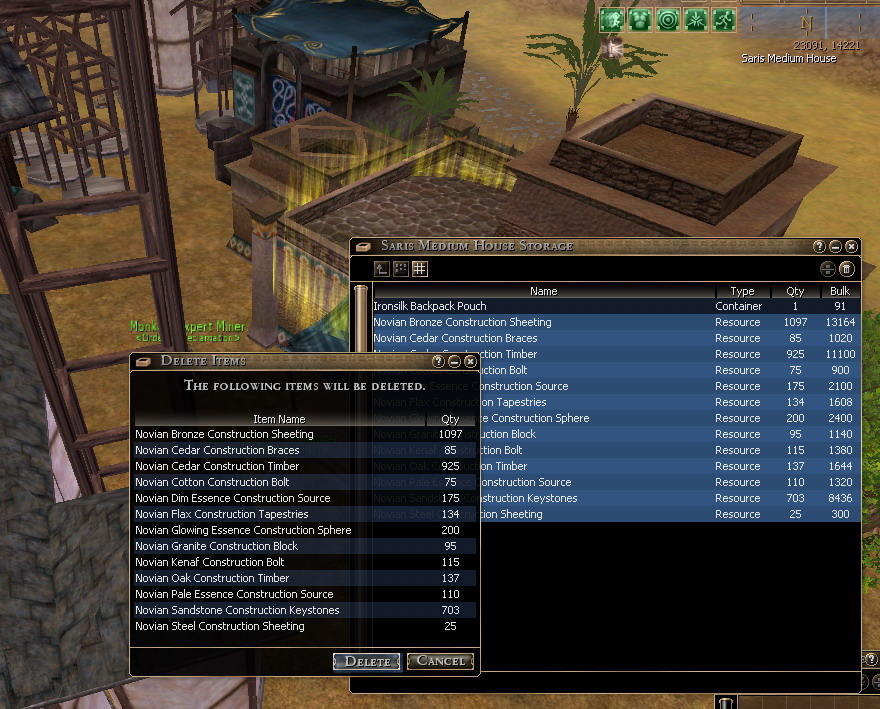
Task: Minimize the Delete Items dialog
Action: pyautogui.click(x=454, y=361)
